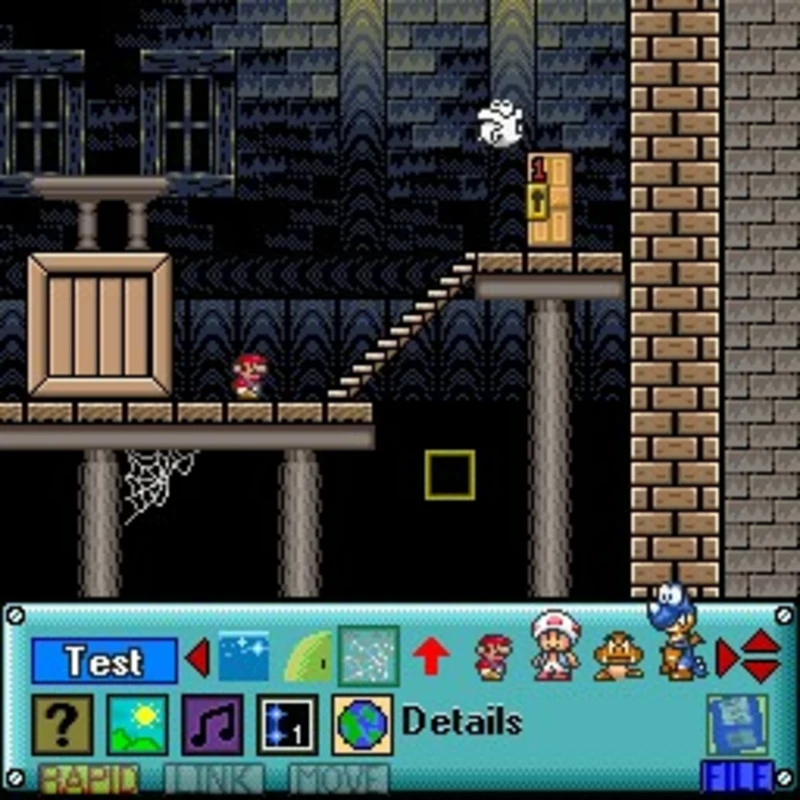Screen dimensions: 800x800
Task: Toggle the LINK mode tab
Action: (x=213, y=779)
